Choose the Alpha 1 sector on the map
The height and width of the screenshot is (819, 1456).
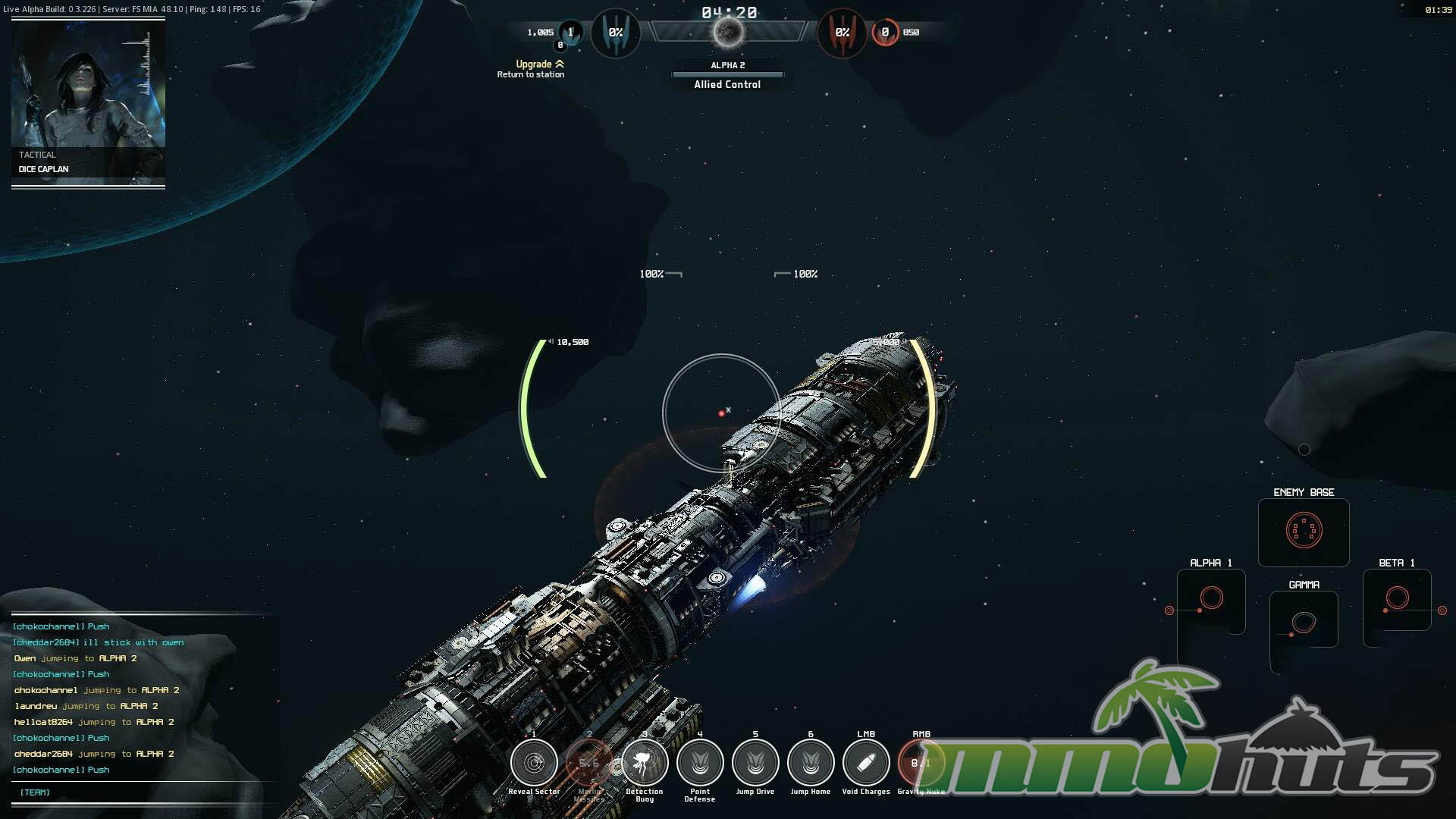[x=1211, y=599]
